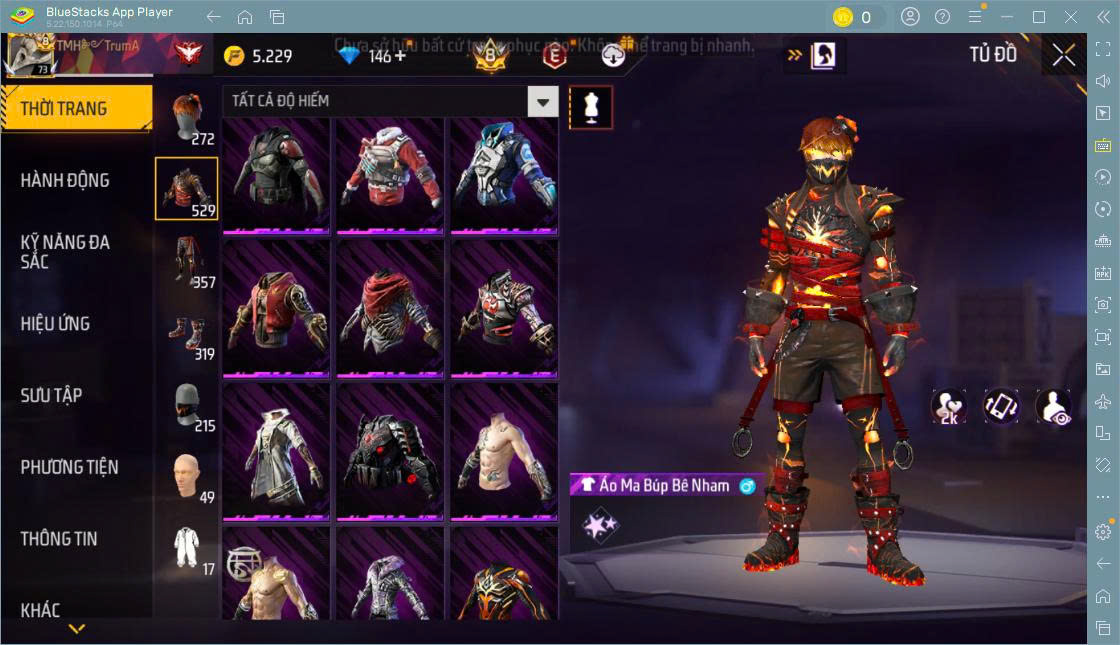Go to the Sưu Tập tab
This screenshot has width=1120, height=645.
[x=52, y=395]
